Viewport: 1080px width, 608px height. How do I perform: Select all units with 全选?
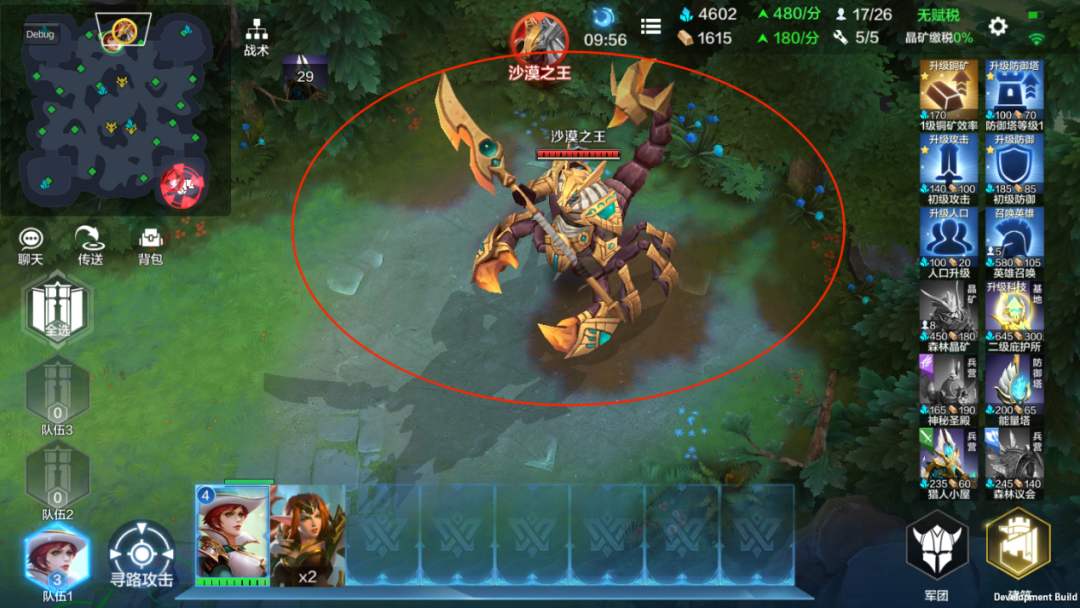57,310
